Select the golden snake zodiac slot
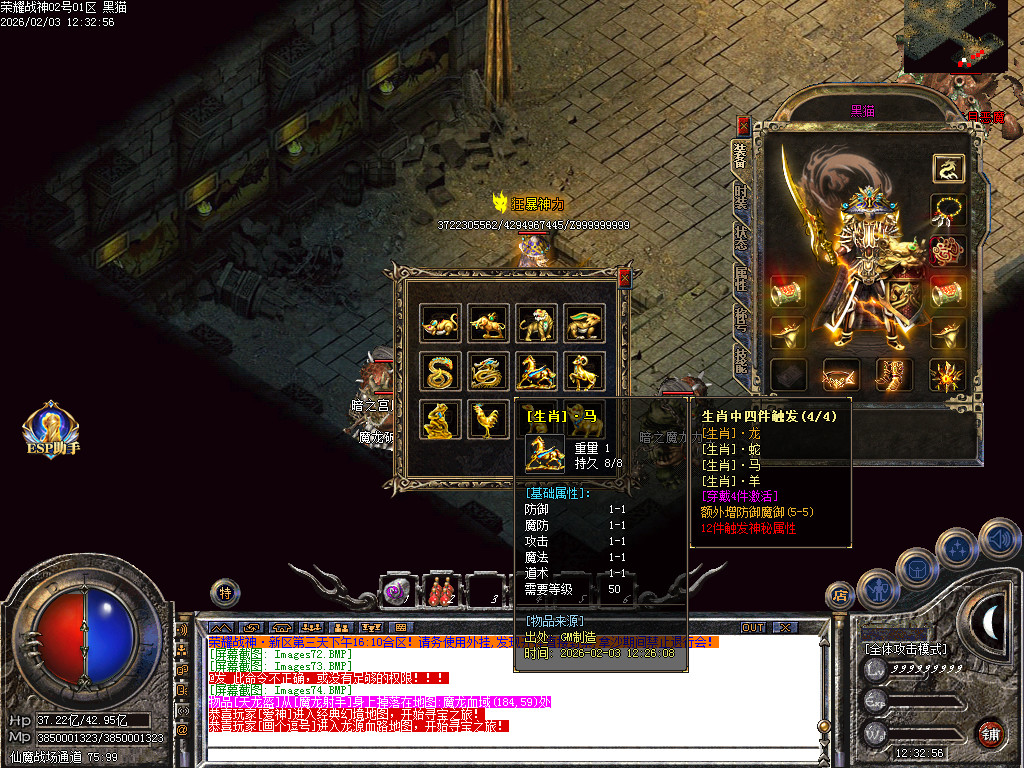 tap(440, 371)
